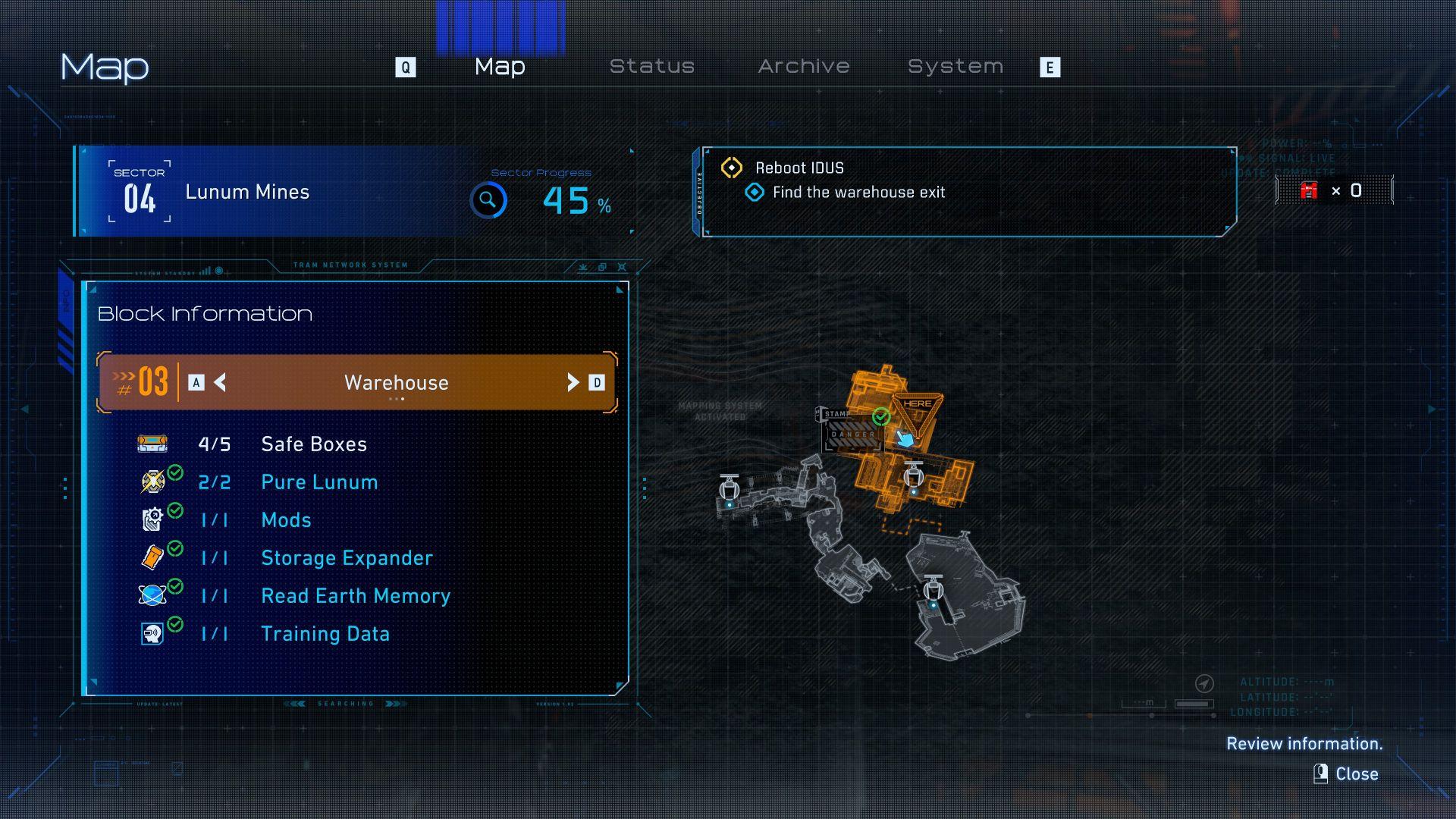Show the previous block with left arrow

pyautogui.click(x=220, y=383)
